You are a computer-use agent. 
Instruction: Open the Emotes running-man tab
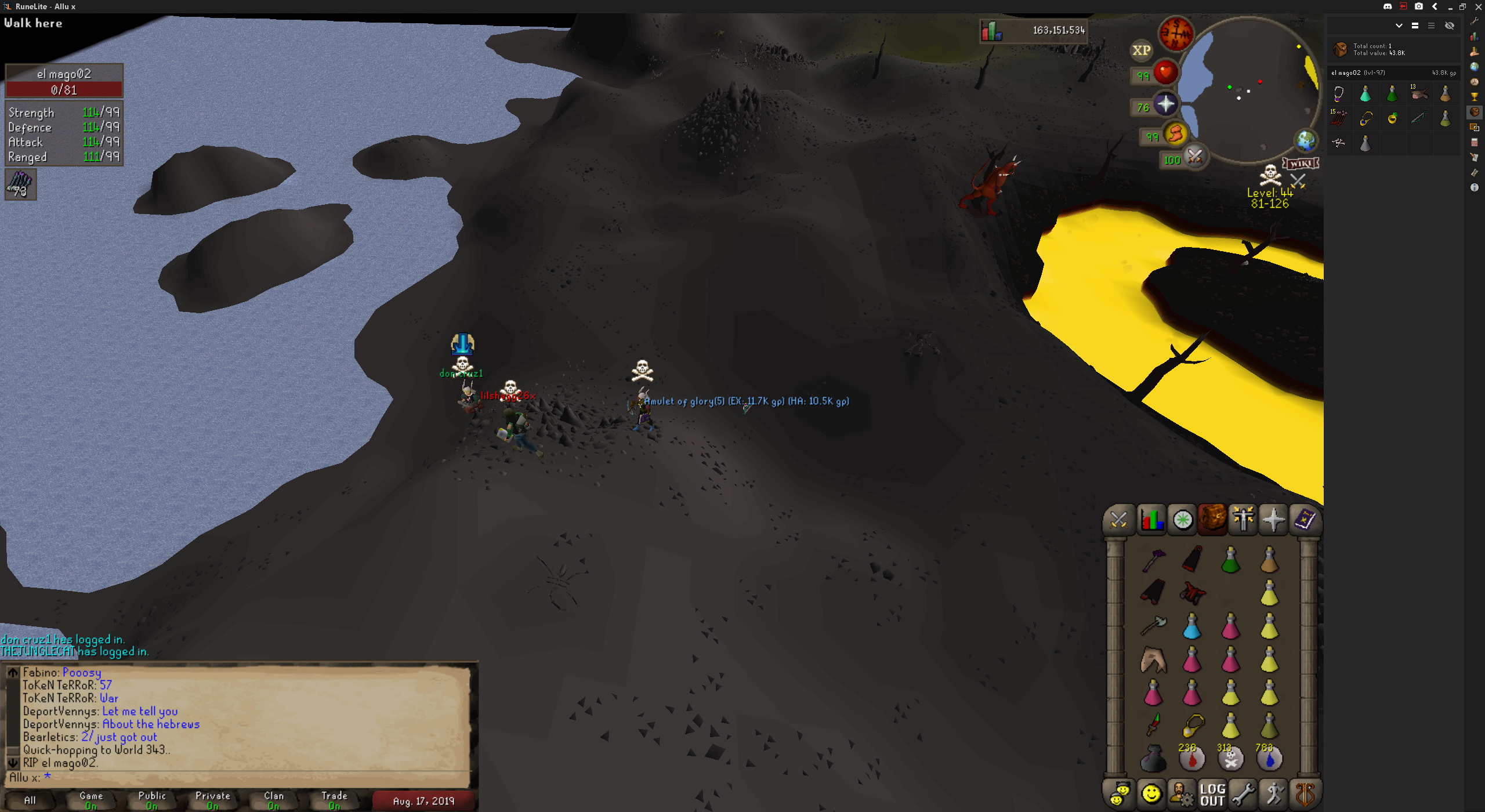click(1274, 794)
